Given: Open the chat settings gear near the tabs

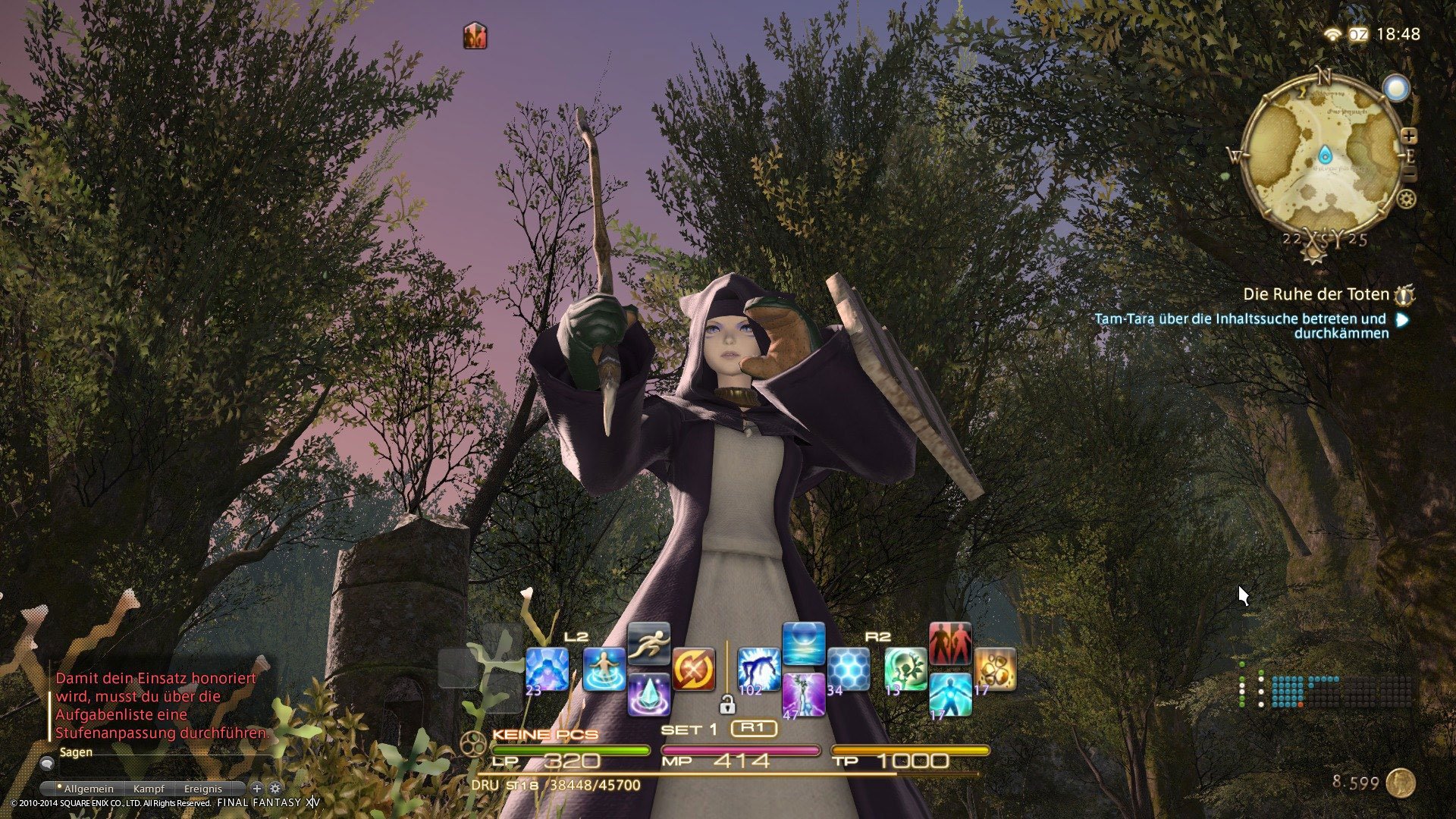Looking at the screenshot, I should [275, 788].
